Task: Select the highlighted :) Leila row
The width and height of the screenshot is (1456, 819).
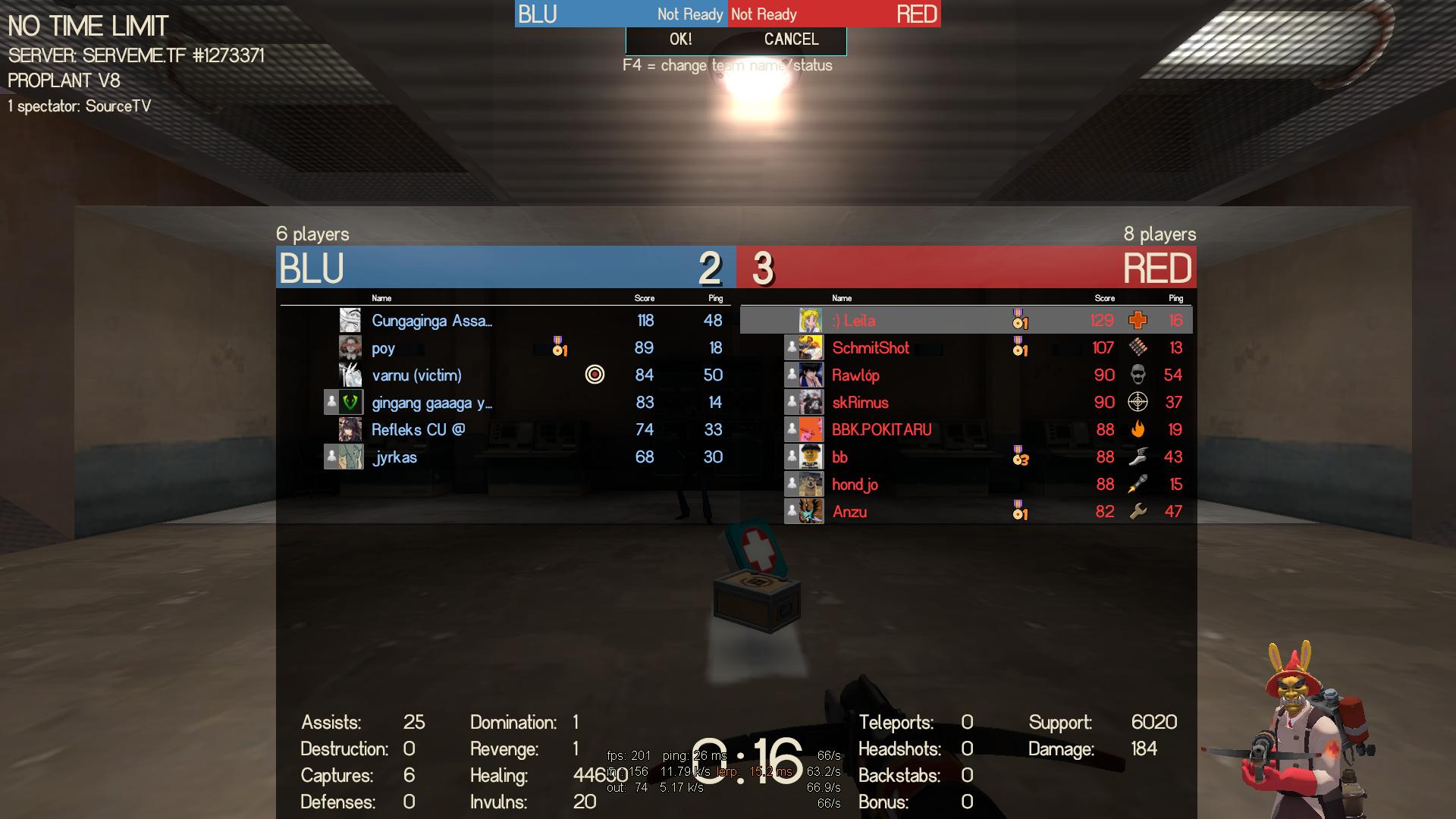Action: (x=854, y=321)
